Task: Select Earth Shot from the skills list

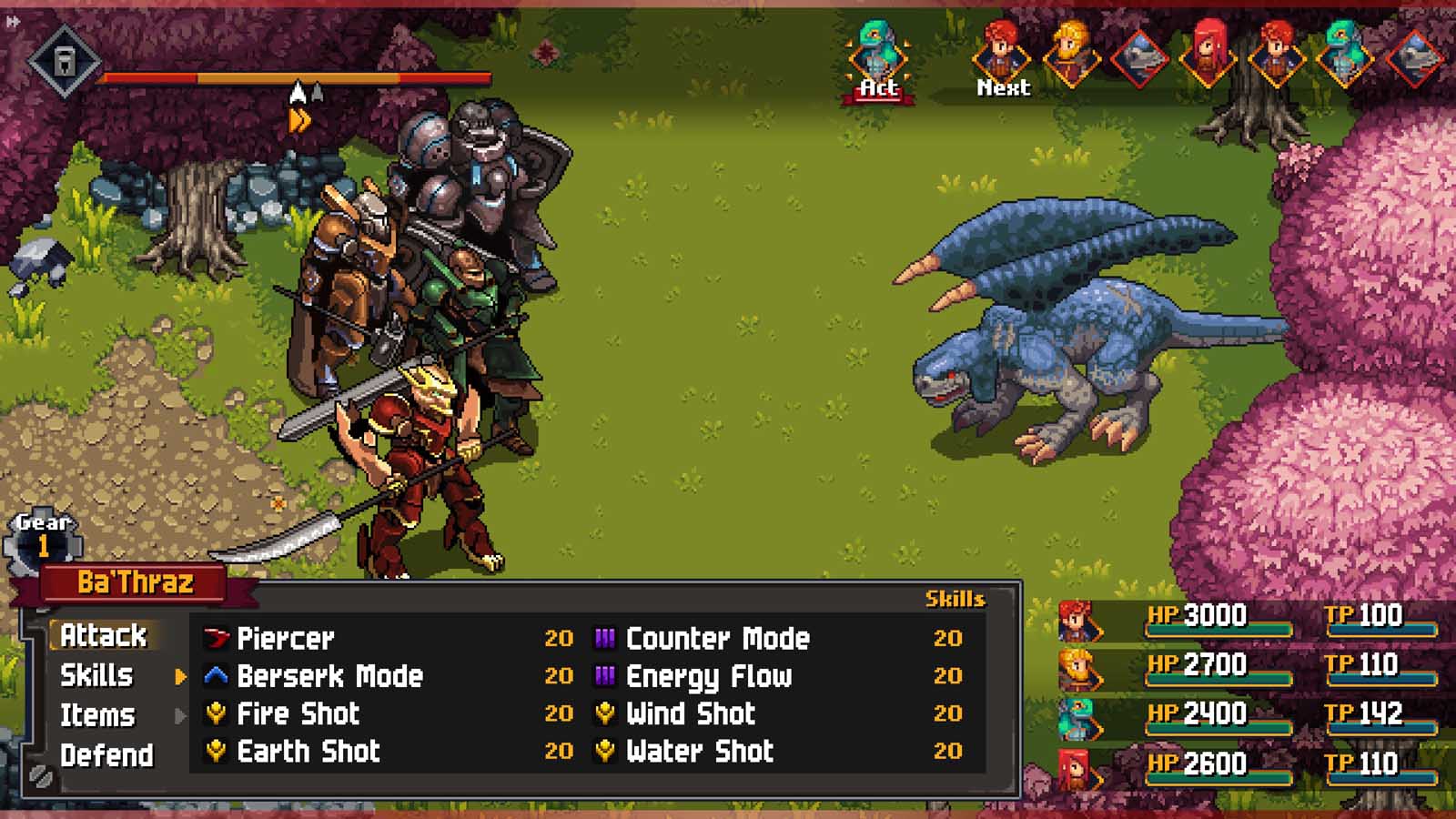Action: (x=308, y=751)
